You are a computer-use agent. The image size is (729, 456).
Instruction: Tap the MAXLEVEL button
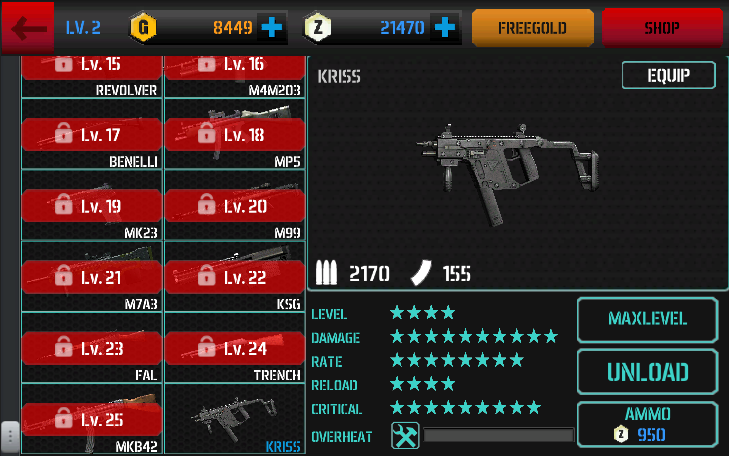[x=647, y=320]
